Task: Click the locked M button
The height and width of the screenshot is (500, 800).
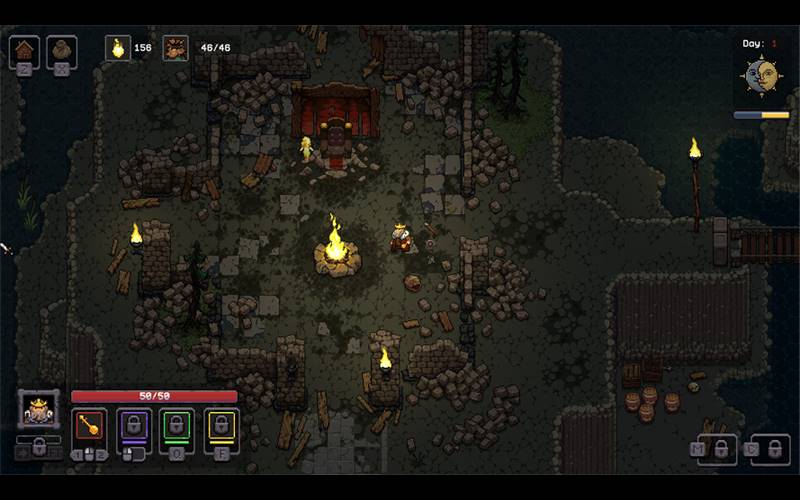Action: point(717,449)
